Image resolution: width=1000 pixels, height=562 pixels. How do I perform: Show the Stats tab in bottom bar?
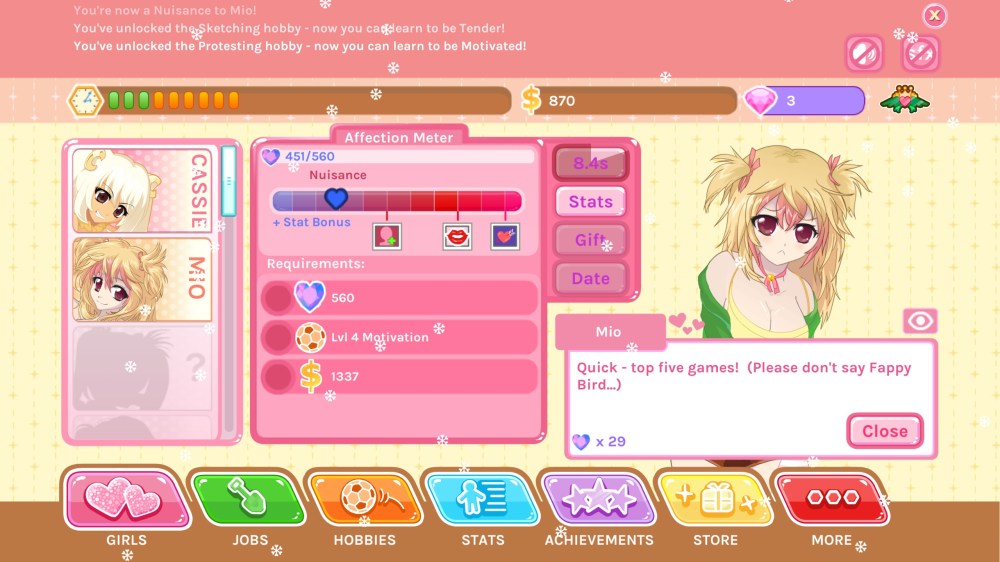[x=482, y=500]
